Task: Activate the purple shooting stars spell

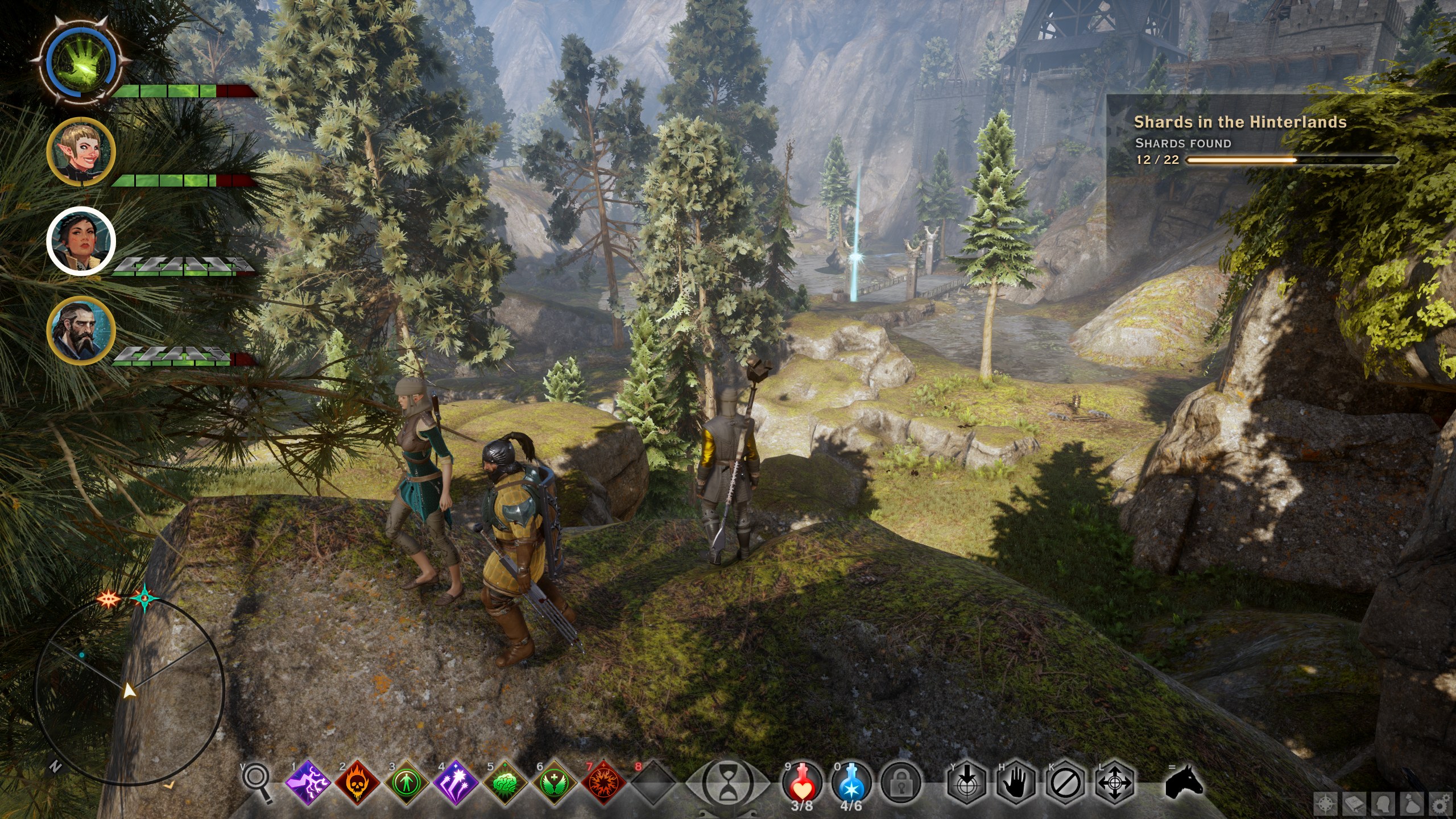Action: (456, 784)
